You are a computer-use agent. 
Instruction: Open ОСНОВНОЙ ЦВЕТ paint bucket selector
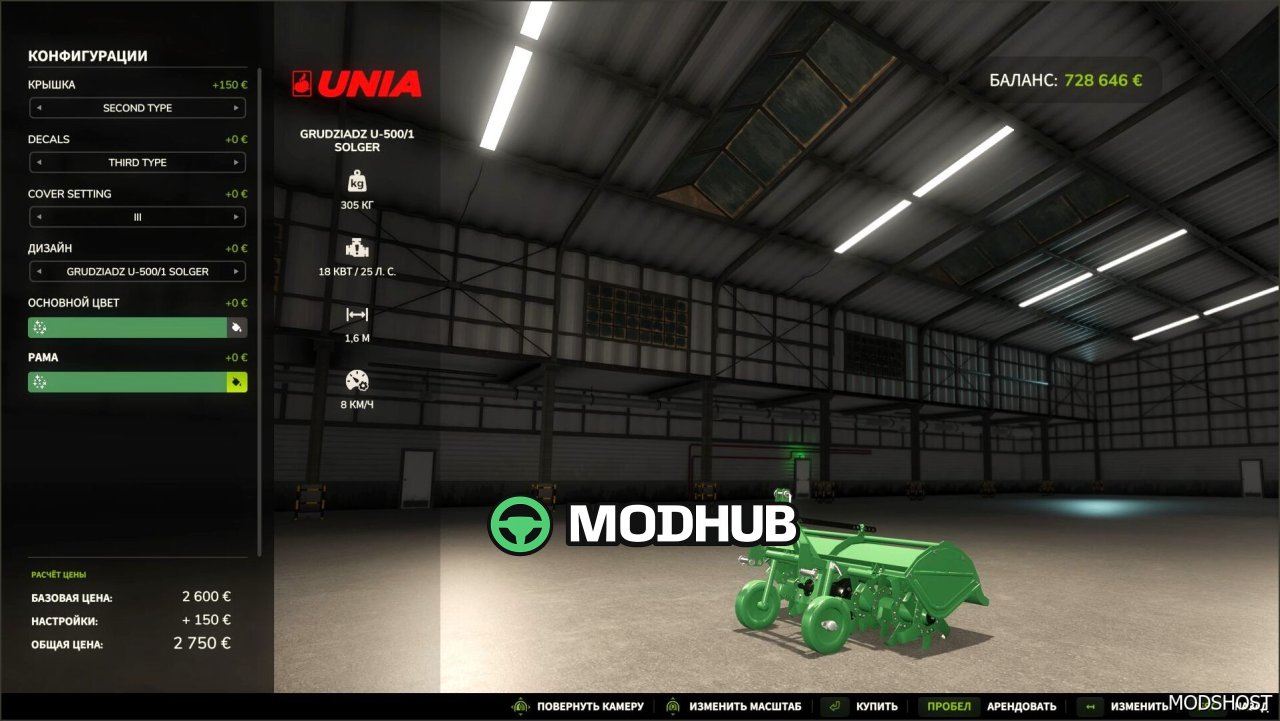click(238, 327)
